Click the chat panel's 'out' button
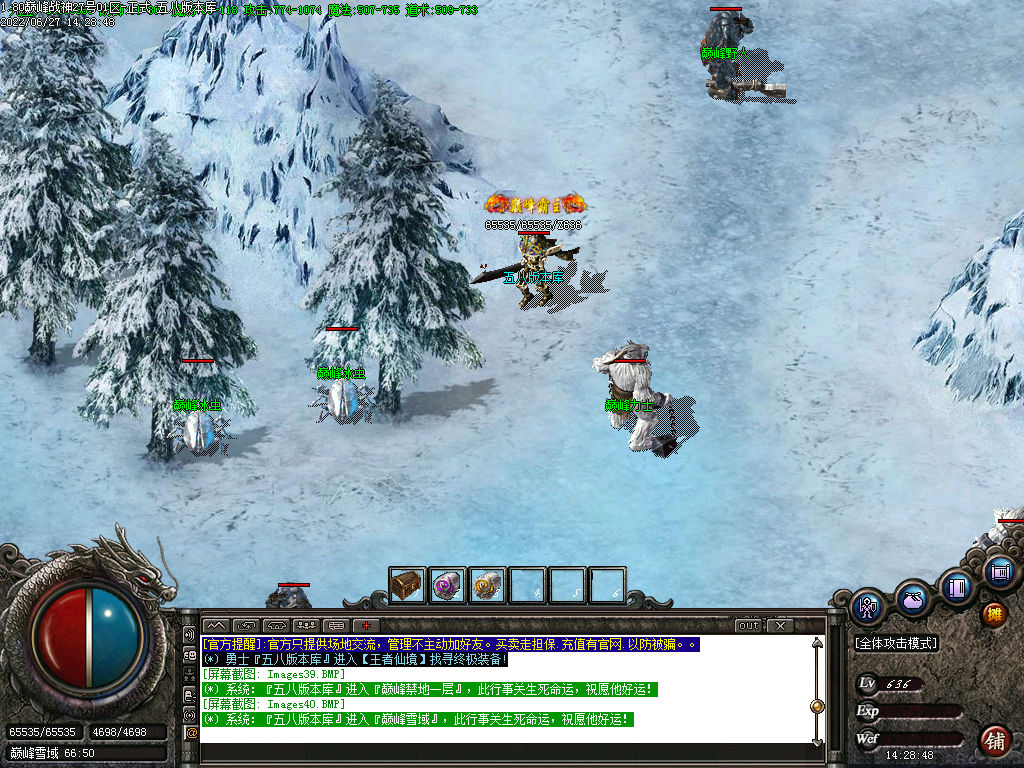The image size is (1024, 768). click(x=749, y=626)
